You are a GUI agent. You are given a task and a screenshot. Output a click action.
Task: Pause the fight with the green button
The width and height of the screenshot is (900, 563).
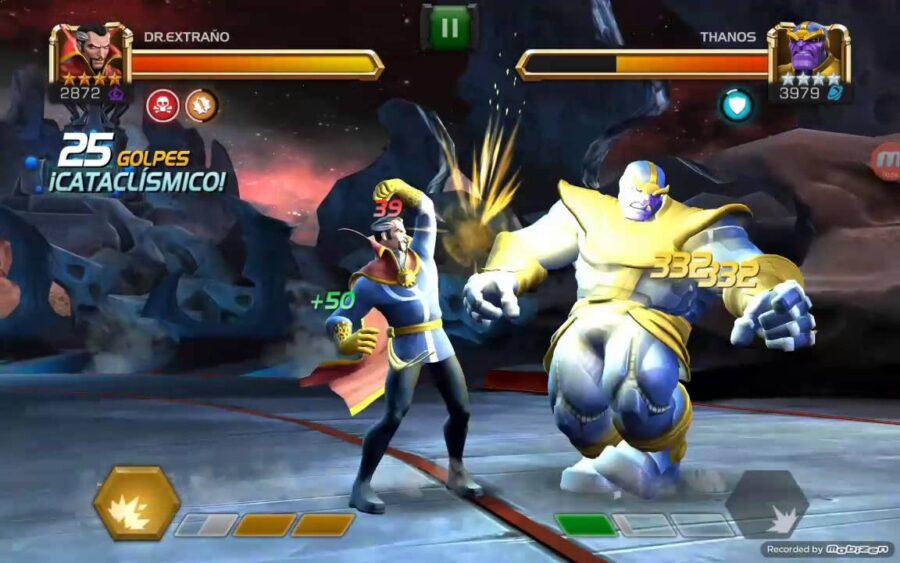[449, 27]
